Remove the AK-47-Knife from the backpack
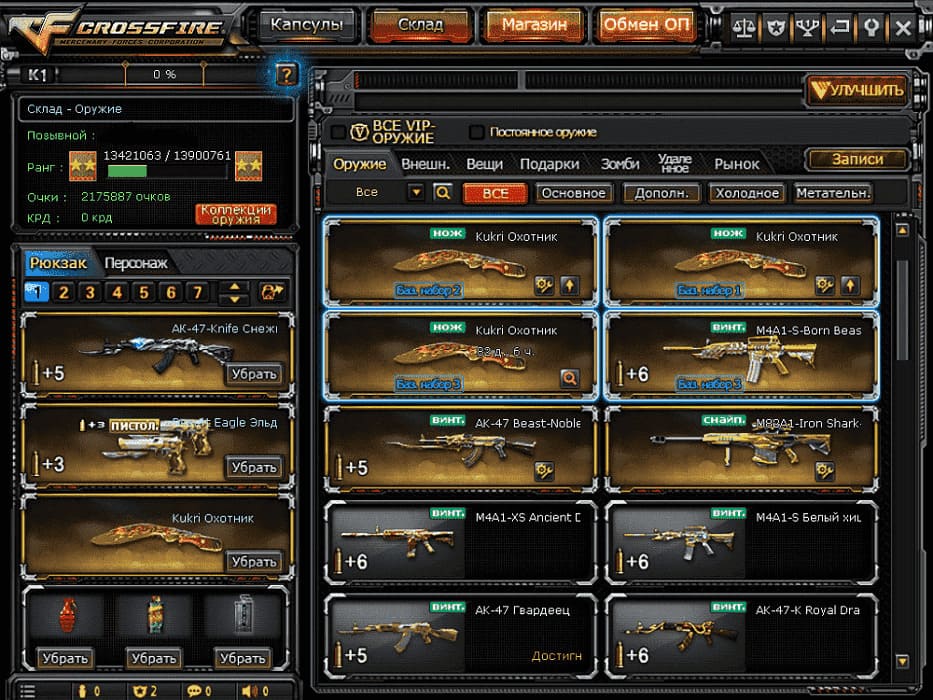 pyautogui.click(x=252, y=374)
